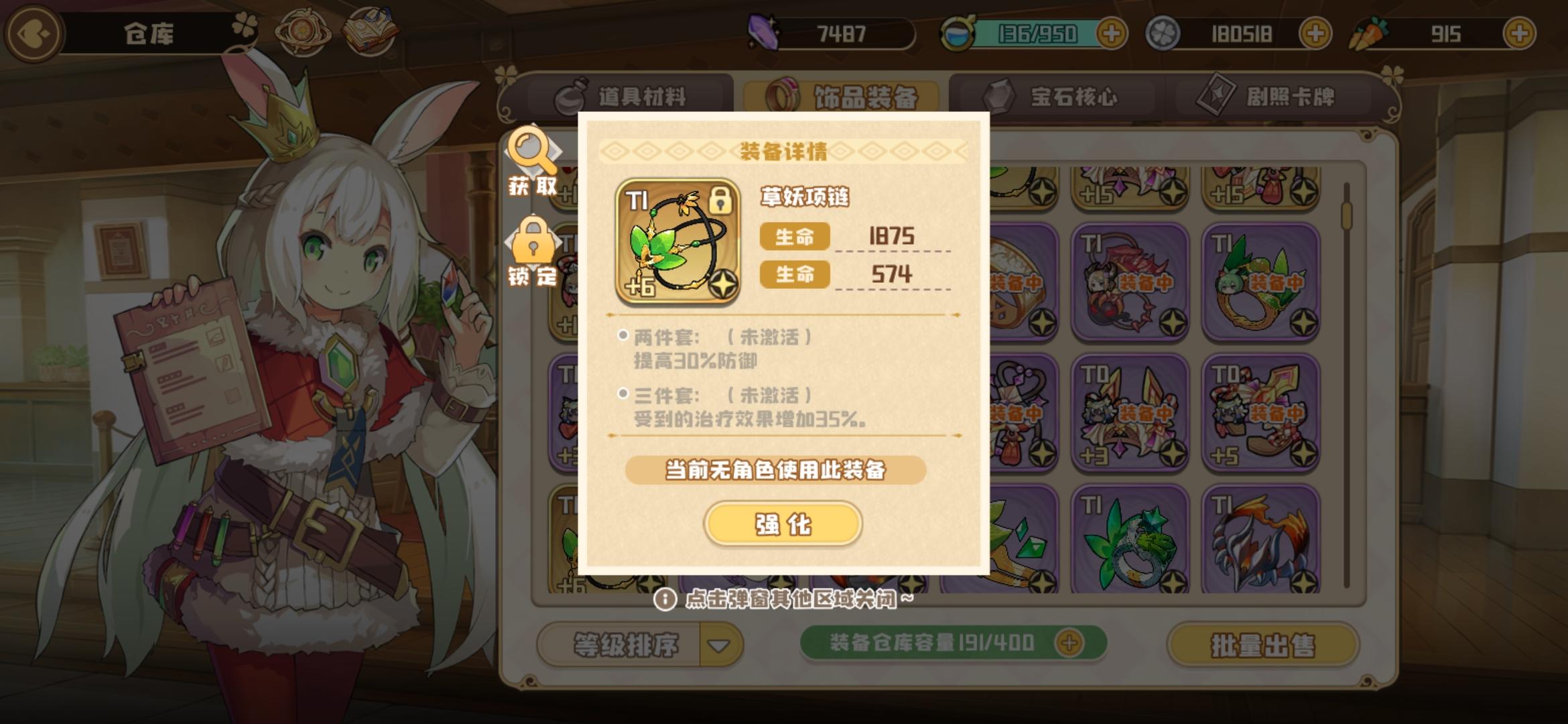Tap the purple crystal currency icon

764,32
